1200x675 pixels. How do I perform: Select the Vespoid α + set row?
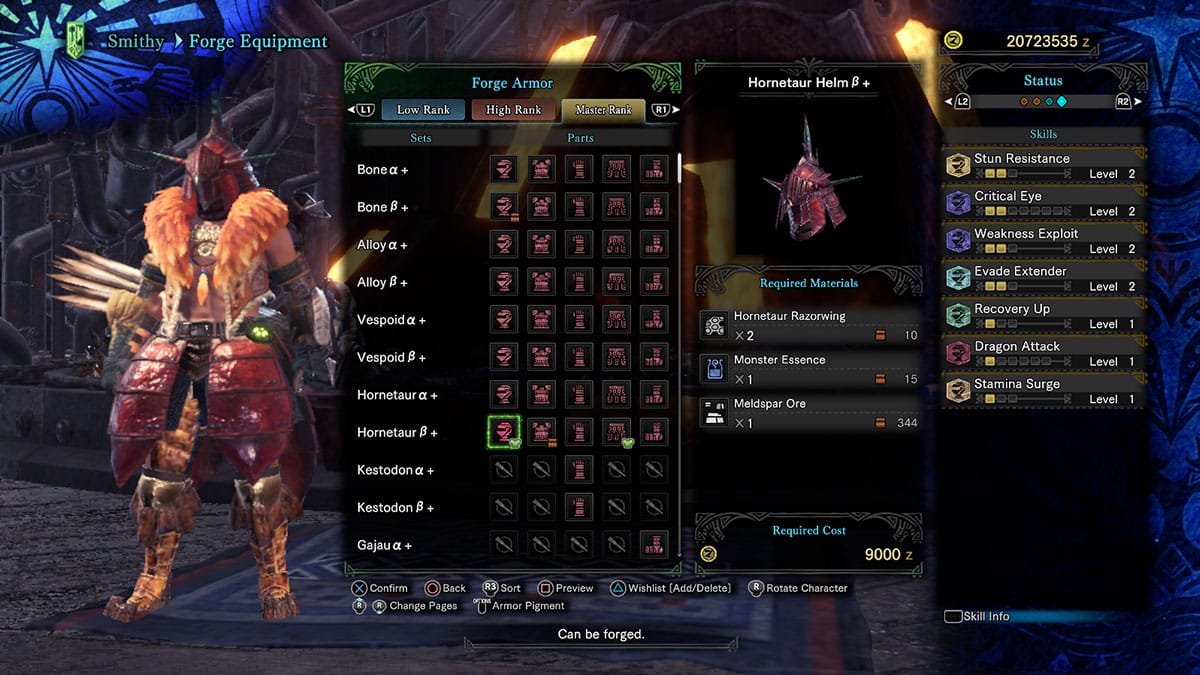(x=391, y=320)
